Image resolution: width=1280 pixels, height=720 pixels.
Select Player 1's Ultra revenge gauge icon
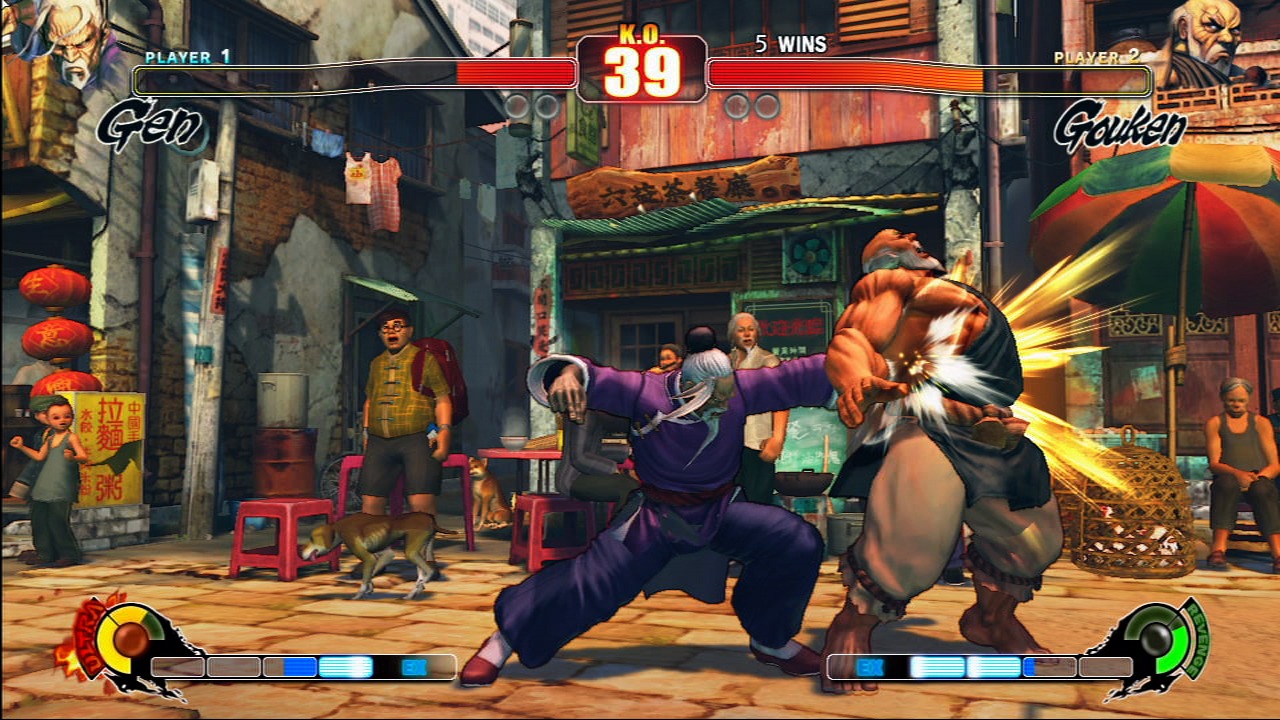[x=127, y=639]
